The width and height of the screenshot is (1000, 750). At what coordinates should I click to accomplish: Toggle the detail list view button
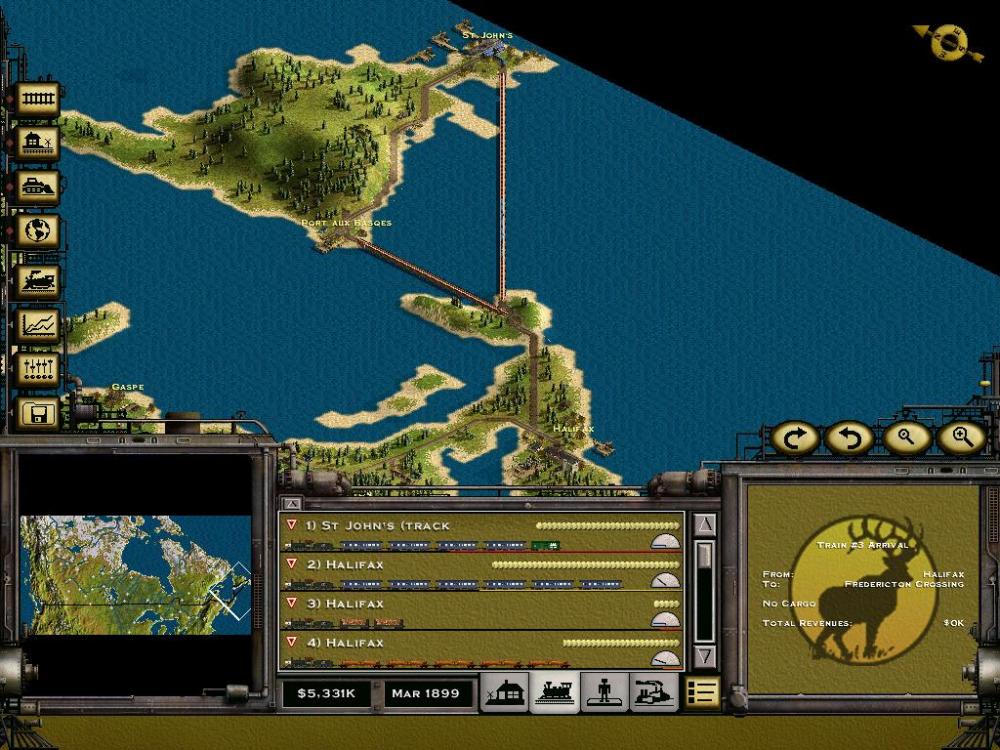(x=702, y=692)
